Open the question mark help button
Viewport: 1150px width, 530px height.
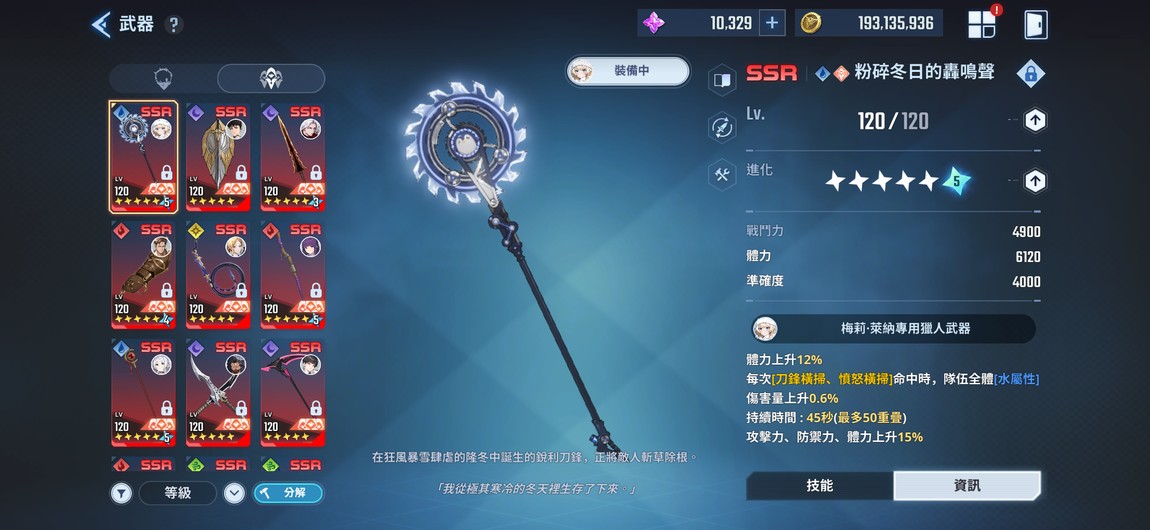pos(174,25)
